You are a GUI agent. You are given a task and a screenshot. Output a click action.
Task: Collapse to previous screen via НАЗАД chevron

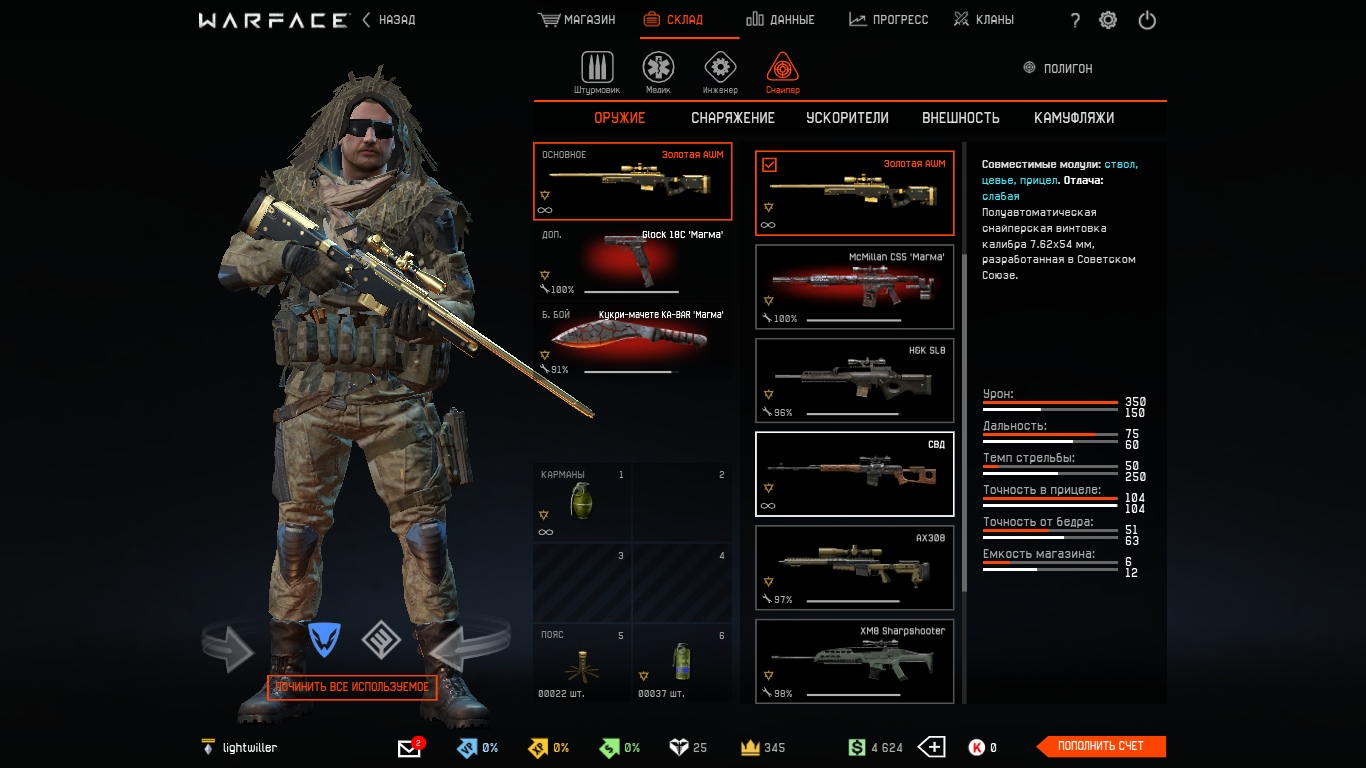pyautogui.click(x=368, y=19)
